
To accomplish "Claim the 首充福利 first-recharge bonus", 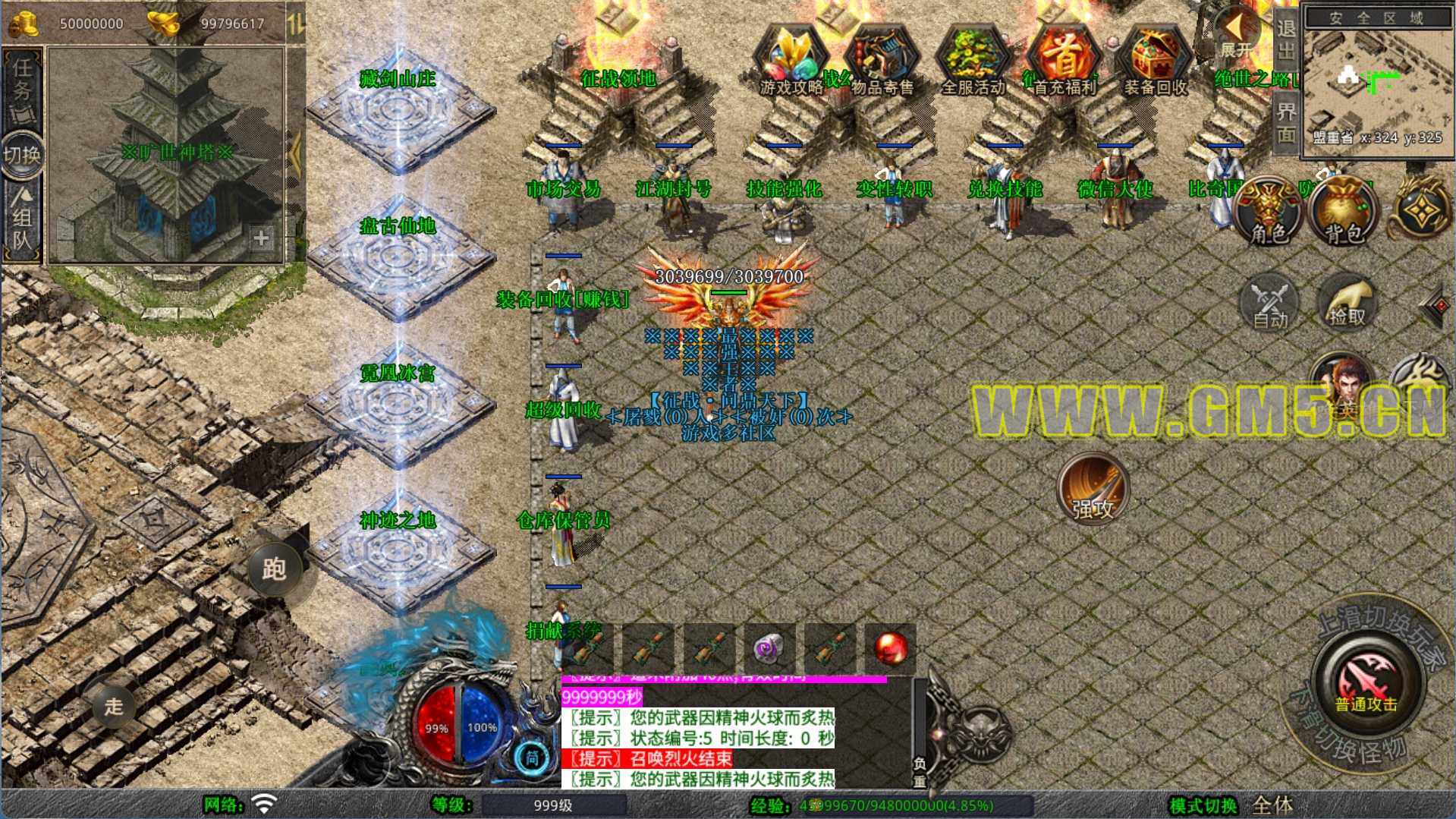I will (x=1064, y=62).
